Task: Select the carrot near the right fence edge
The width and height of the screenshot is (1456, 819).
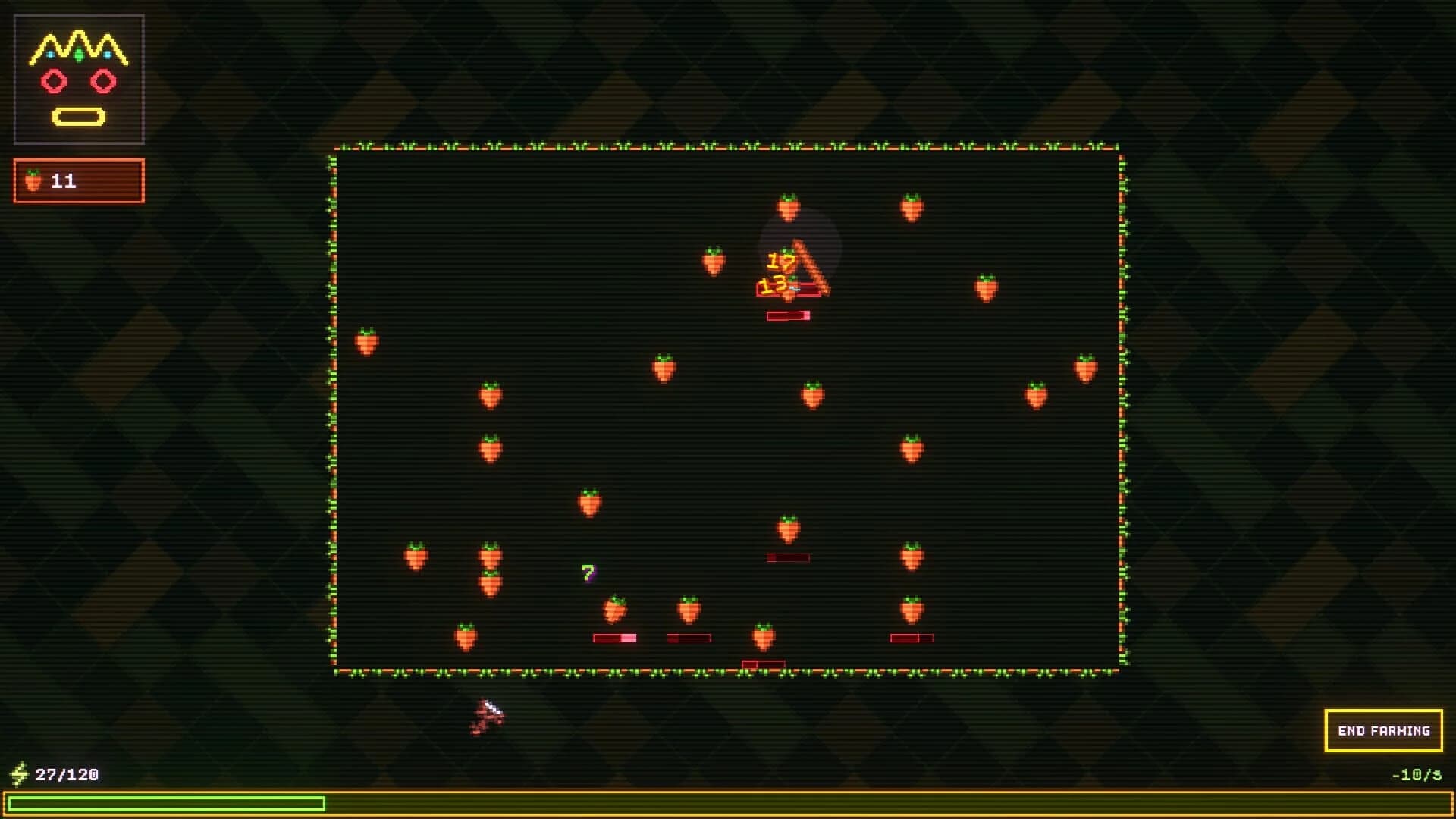Action: [1087, 369]
